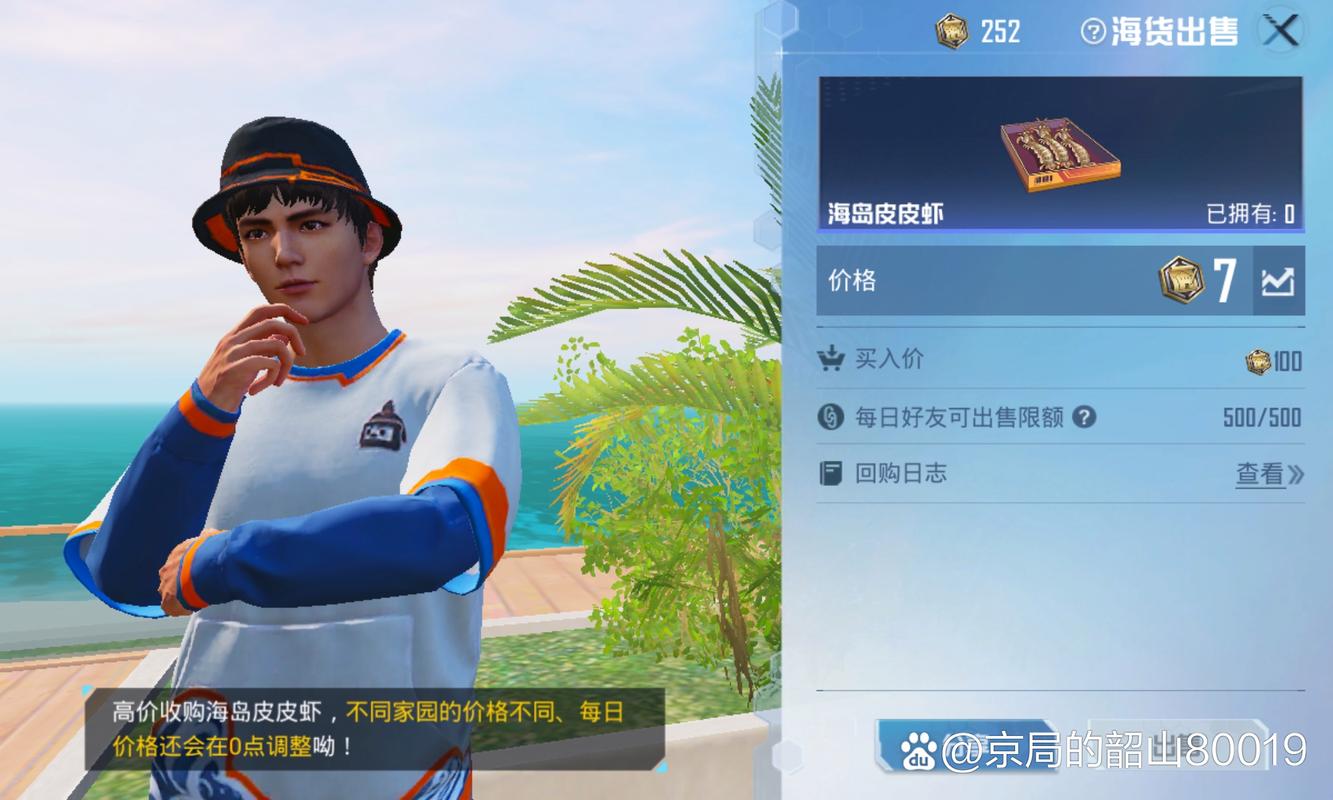
Task: Click the shopping cart icon on 买入价 row
Action: (831, 359)
